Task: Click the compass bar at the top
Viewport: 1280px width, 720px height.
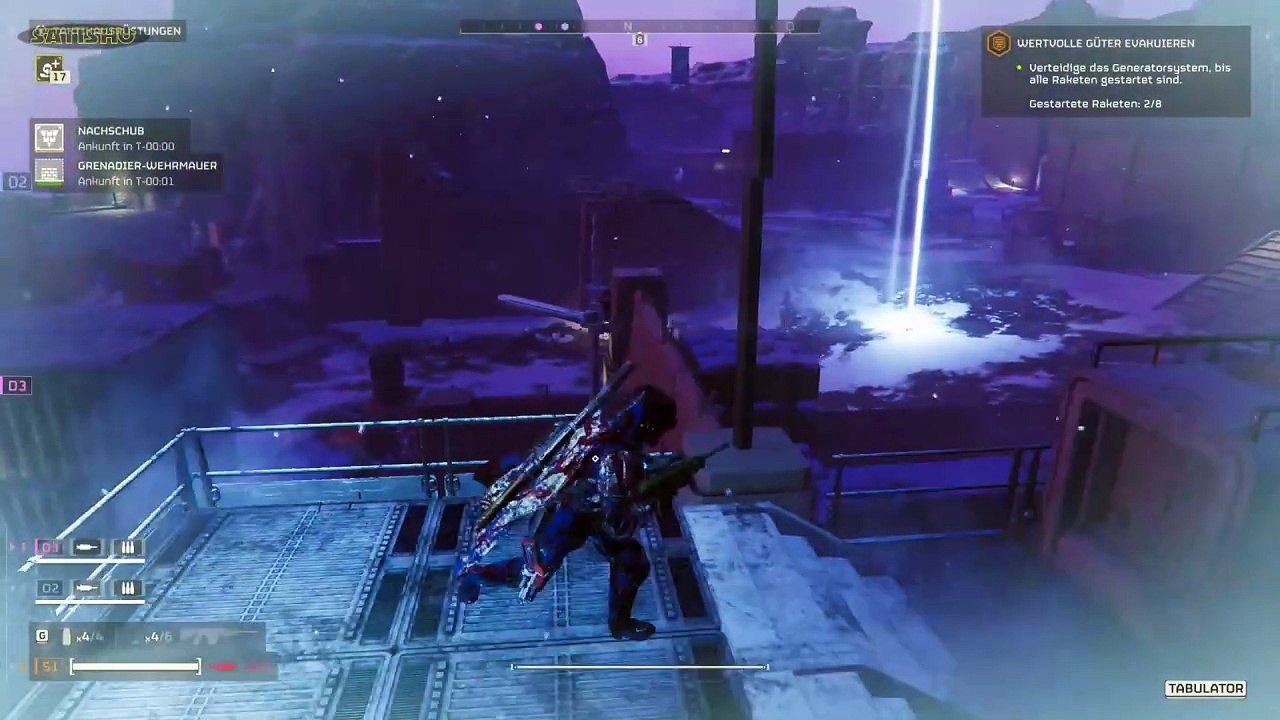Action: [x=639, y=27]
